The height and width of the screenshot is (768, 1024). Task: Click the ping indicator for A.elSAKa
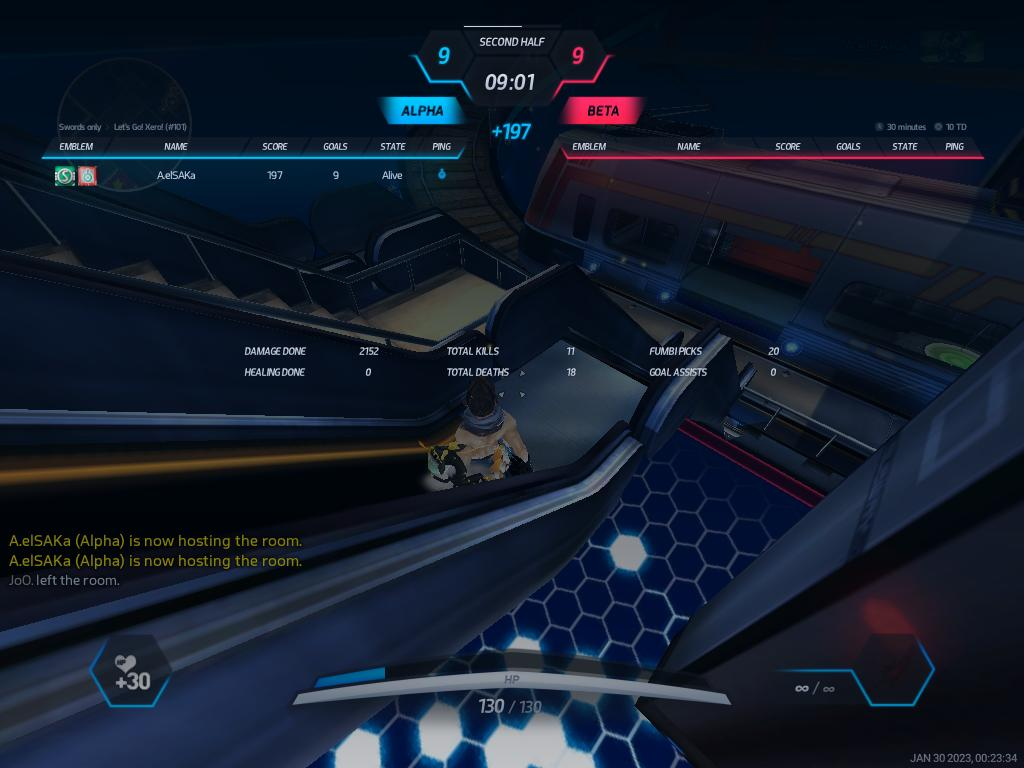[x=442, y=175]
